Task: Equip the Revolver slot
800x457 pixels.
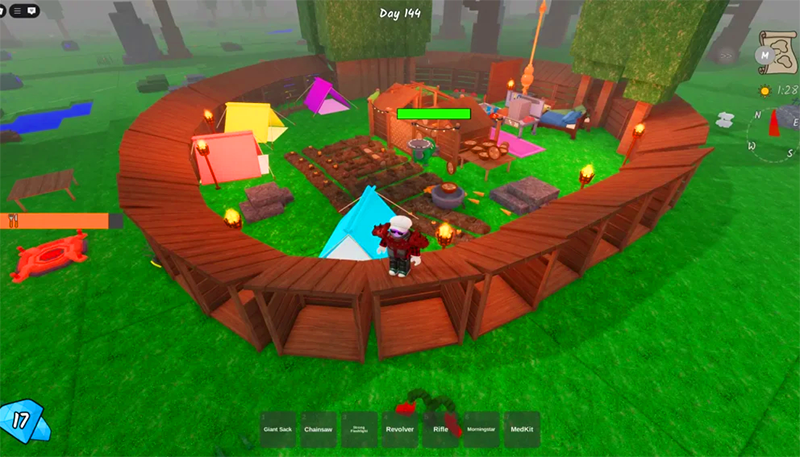Action: [399, 429]
